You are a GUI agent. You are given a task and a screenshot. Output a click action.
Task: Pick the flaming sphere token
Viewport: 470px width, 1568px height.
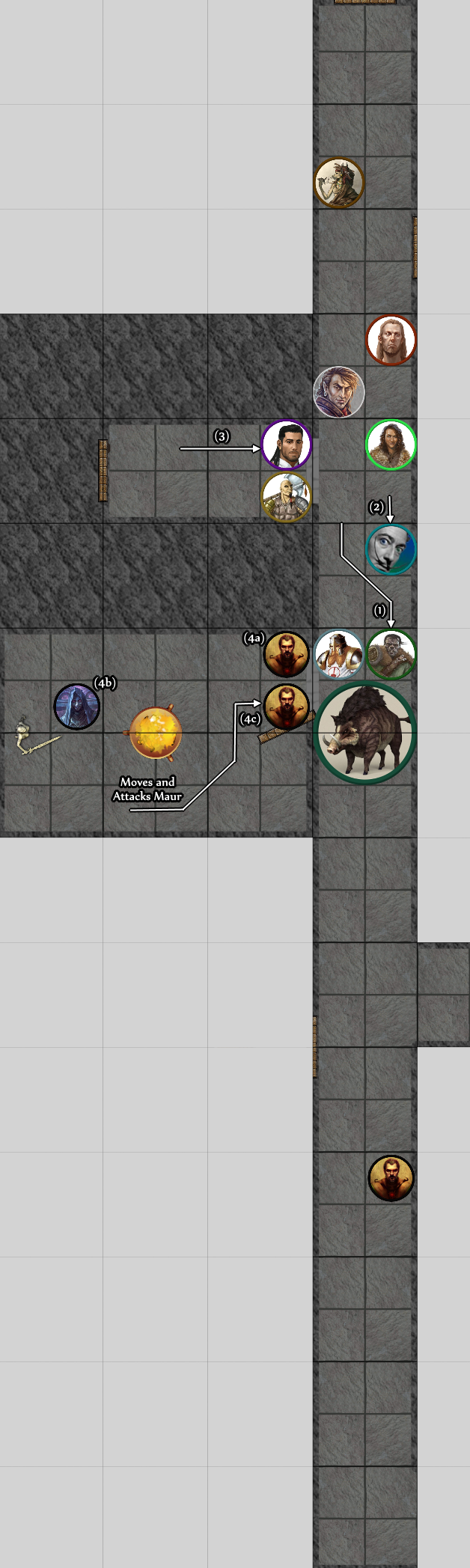point(156,733)
